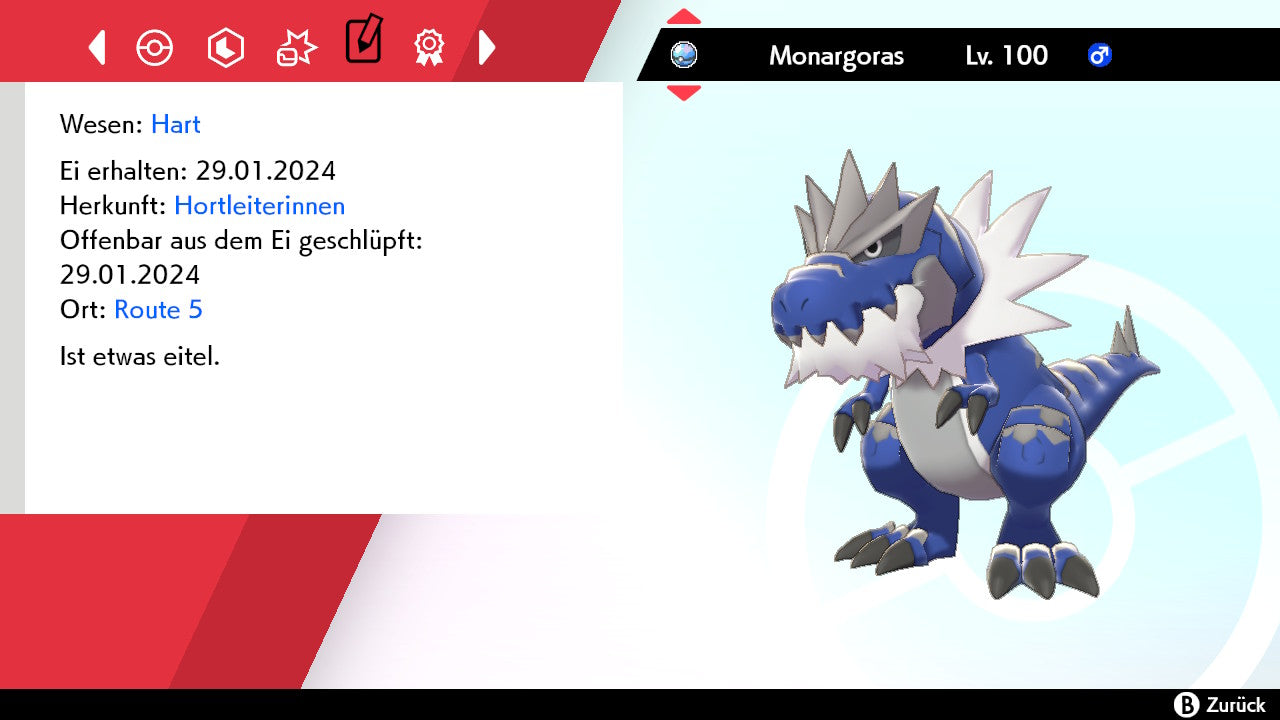Show the moves tab with burst icon
This screenshot has height=720, width=1280.
[x=296, y=47]
